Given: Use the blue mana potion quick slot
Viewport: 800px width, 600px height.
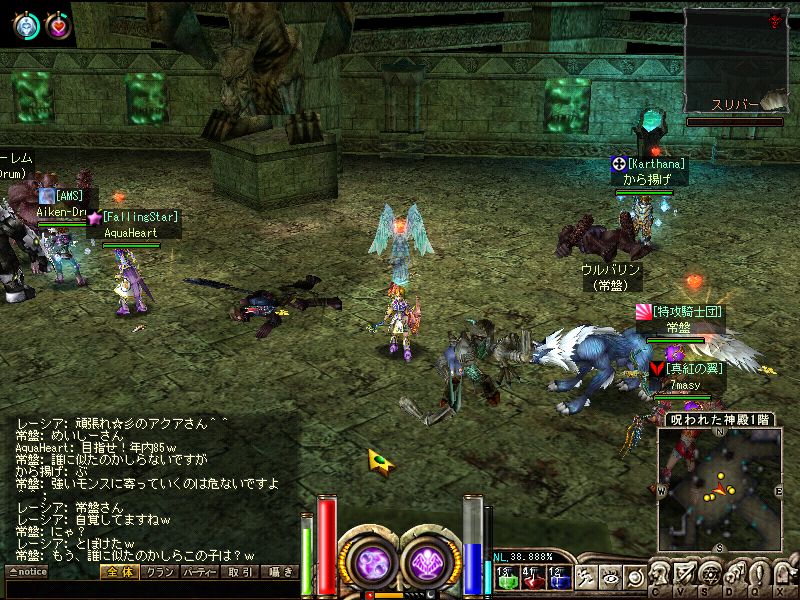Looking at the screenshot, I should tap(557, 578).
